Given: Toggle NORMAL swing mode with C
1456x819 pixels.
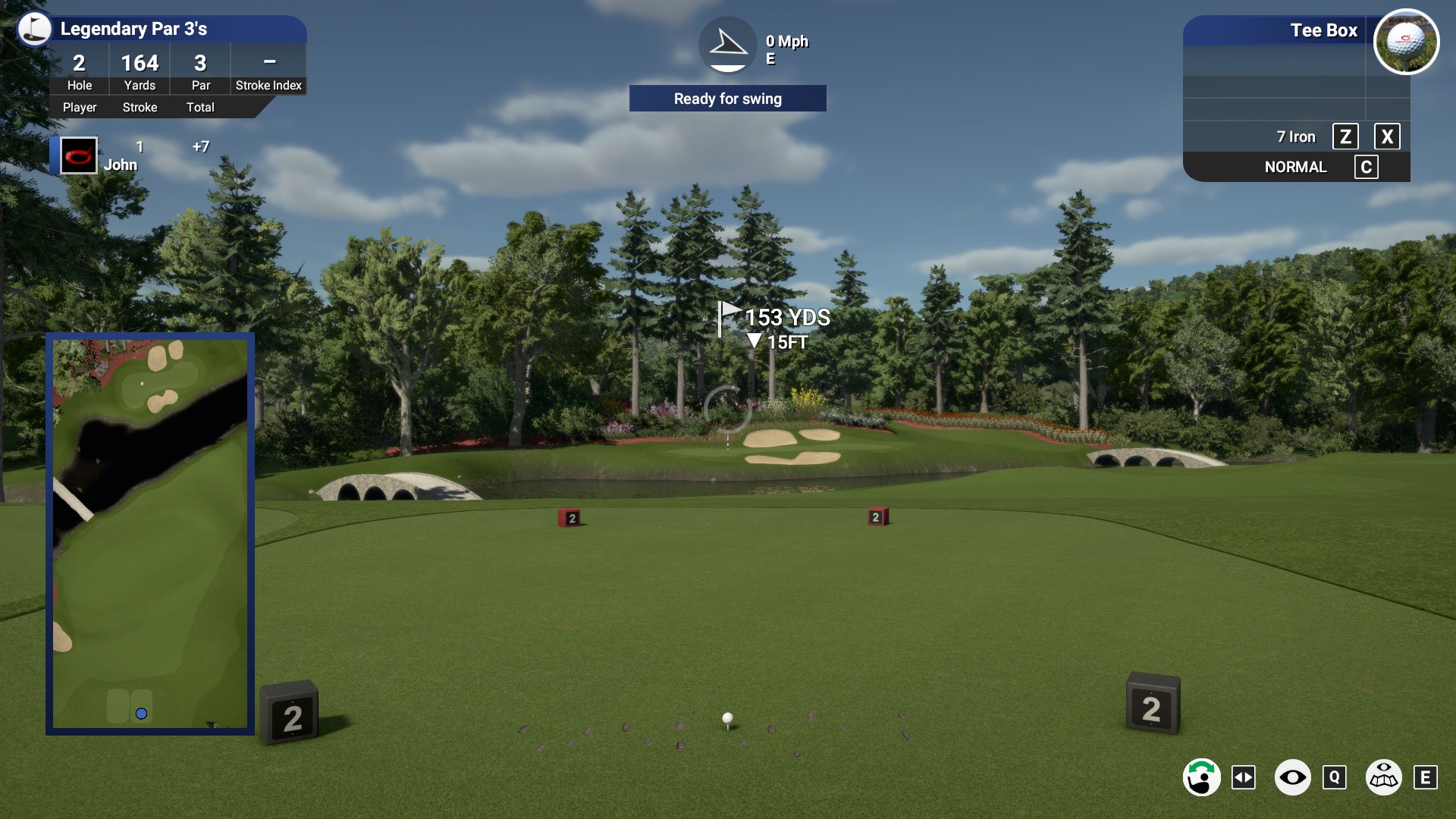Looking at the screenshot, I should tap(1367, 167).
